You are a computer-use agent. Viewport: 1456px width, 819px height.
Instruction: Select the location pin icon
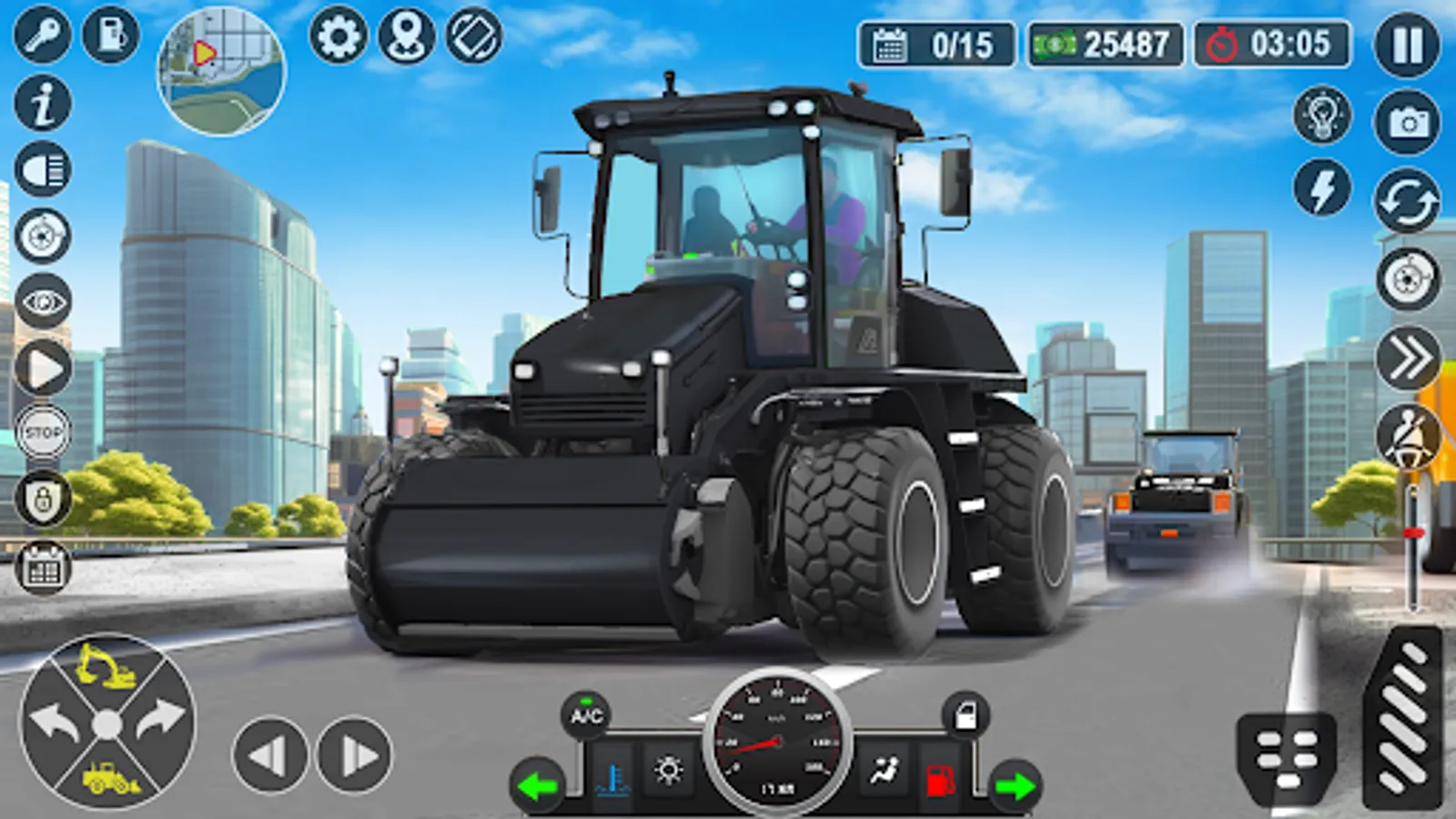click(409, 38)
